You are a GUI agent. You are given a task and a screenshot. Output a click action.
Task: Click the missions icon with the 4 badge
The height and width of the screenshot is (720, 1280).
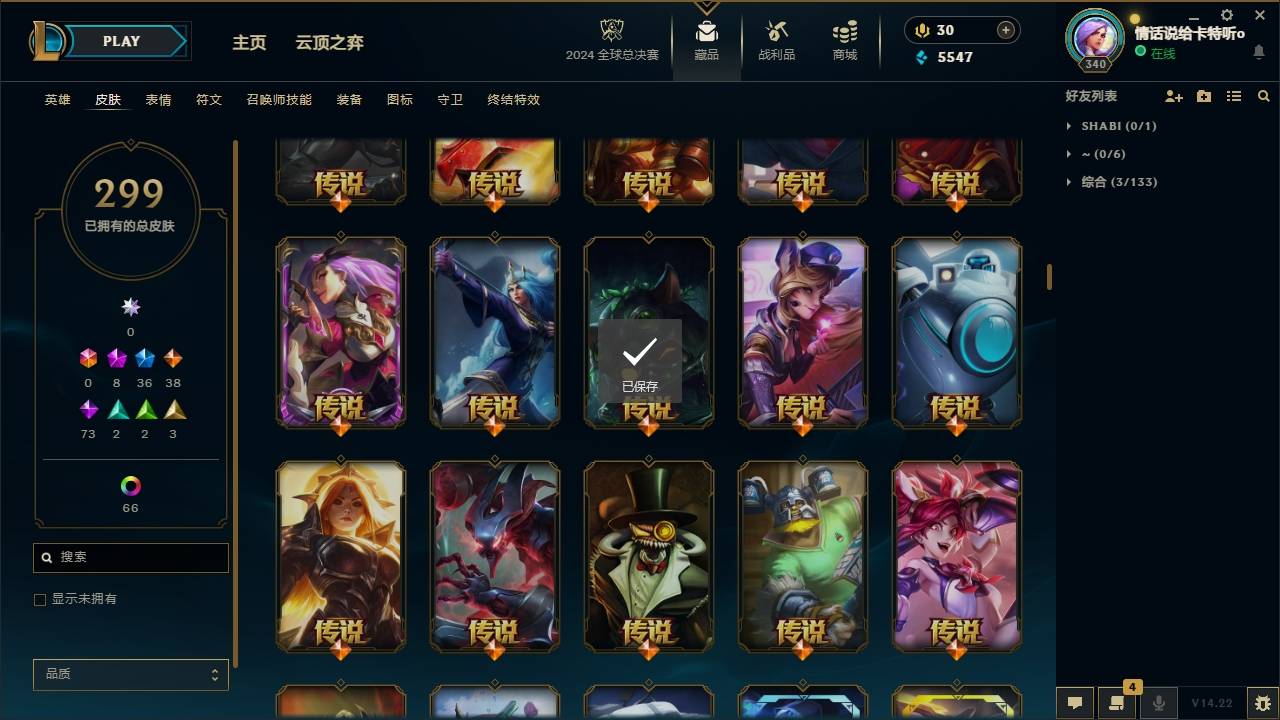click(1117, 703)
